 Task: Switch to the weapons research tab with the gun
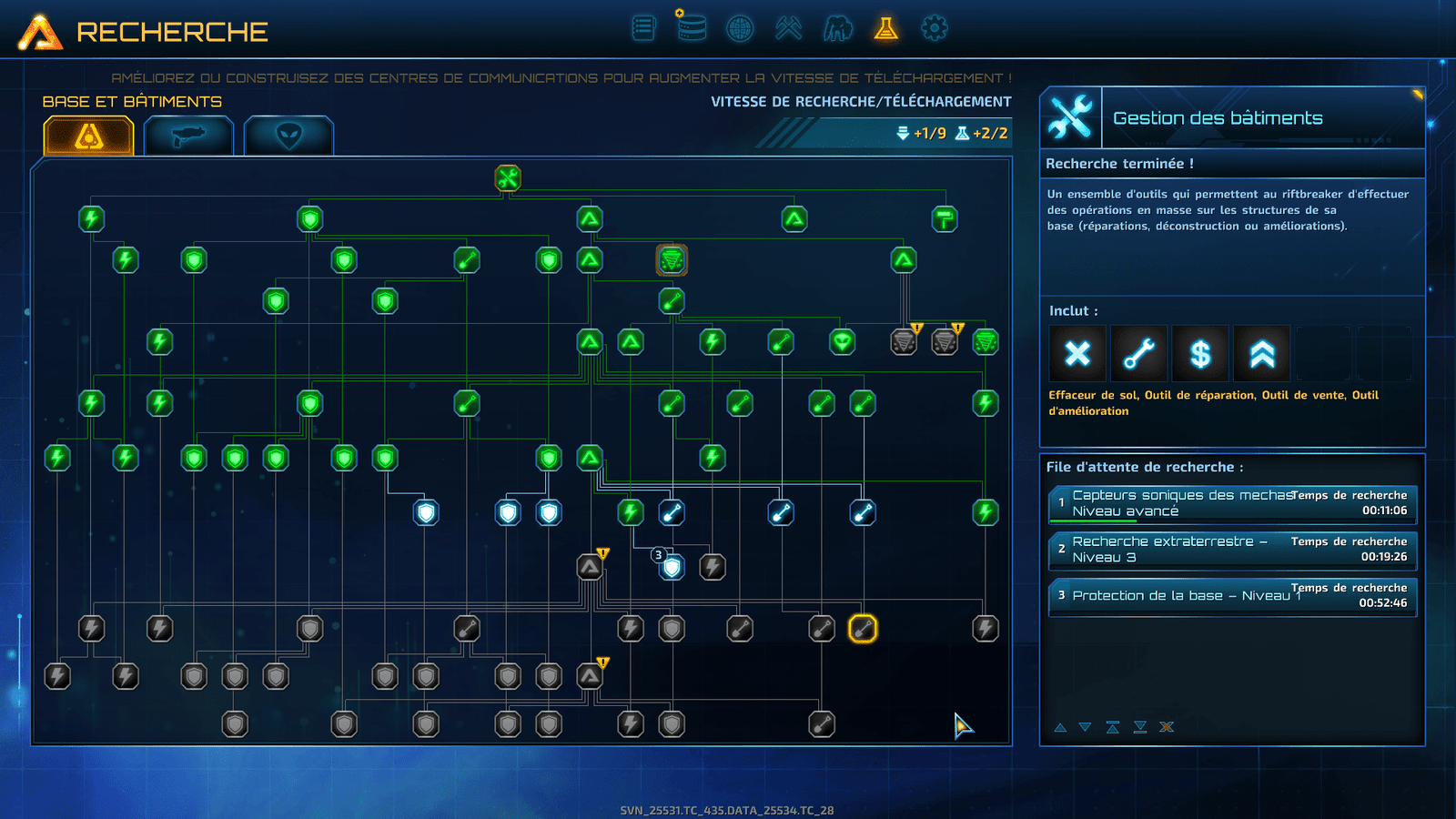coord(188,136)
